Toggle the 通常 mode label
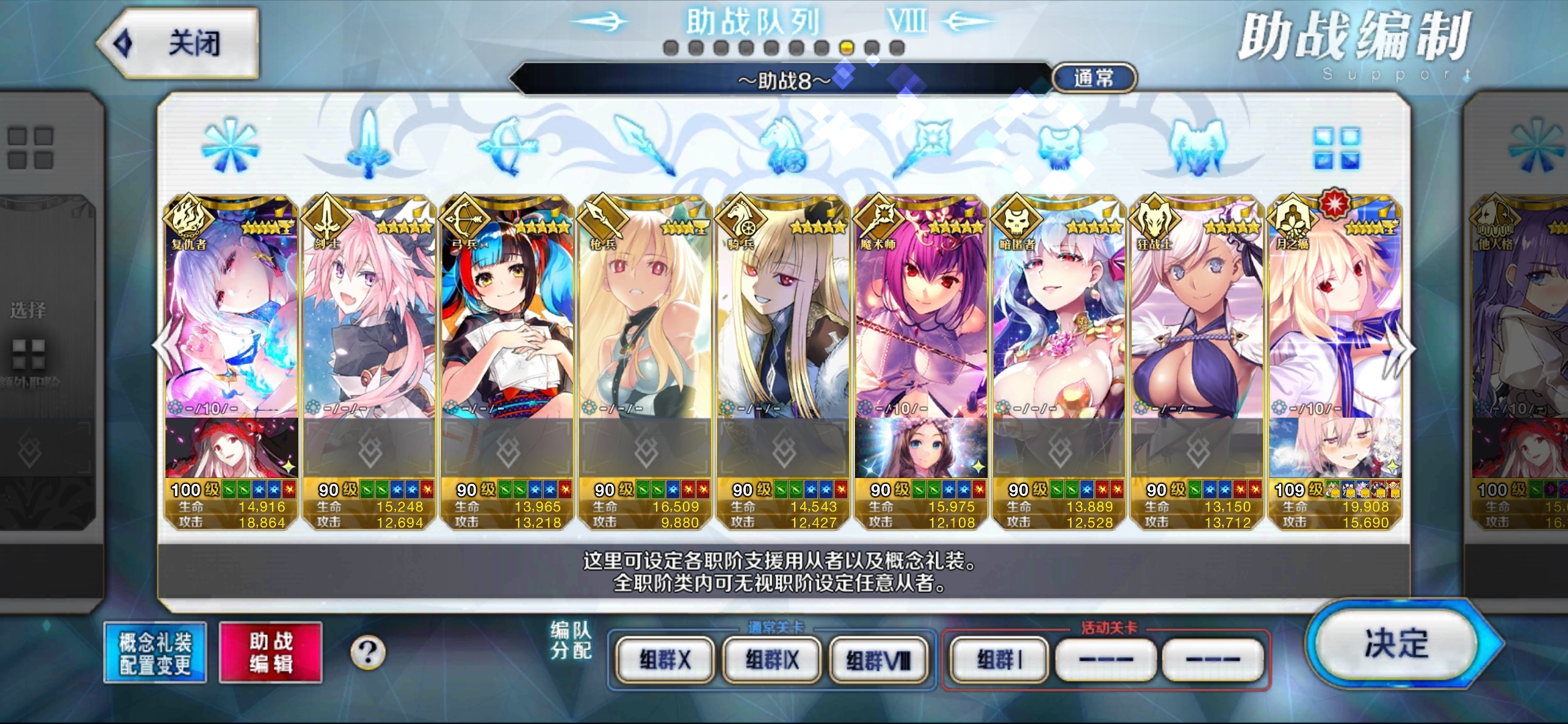Screen dimensions: 1568x724 [x=1094, y=78]
